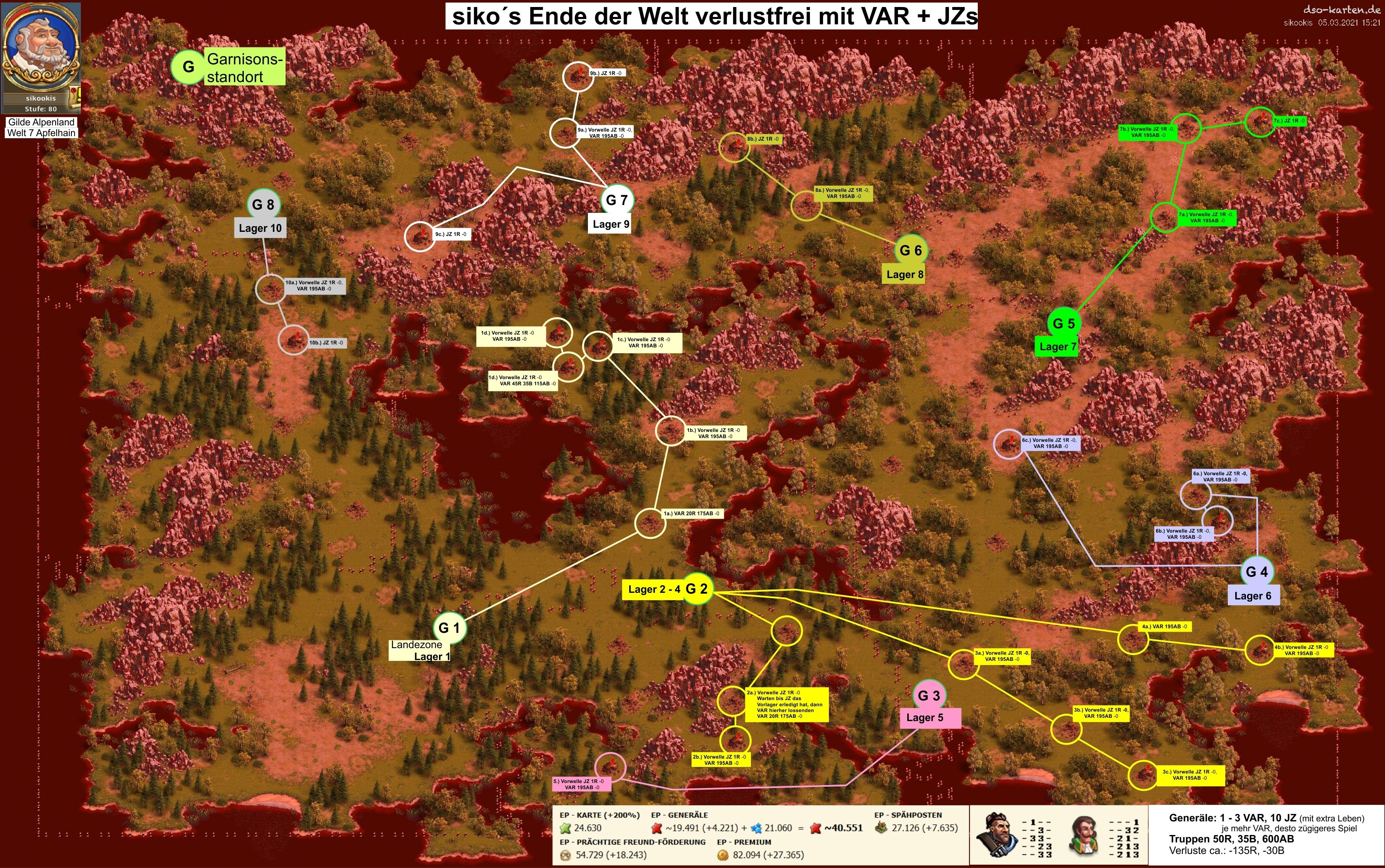This screenshot has width=1385, height=868.
Task: Choose the white G 7 garrison marker
Action: click(616, 200)
